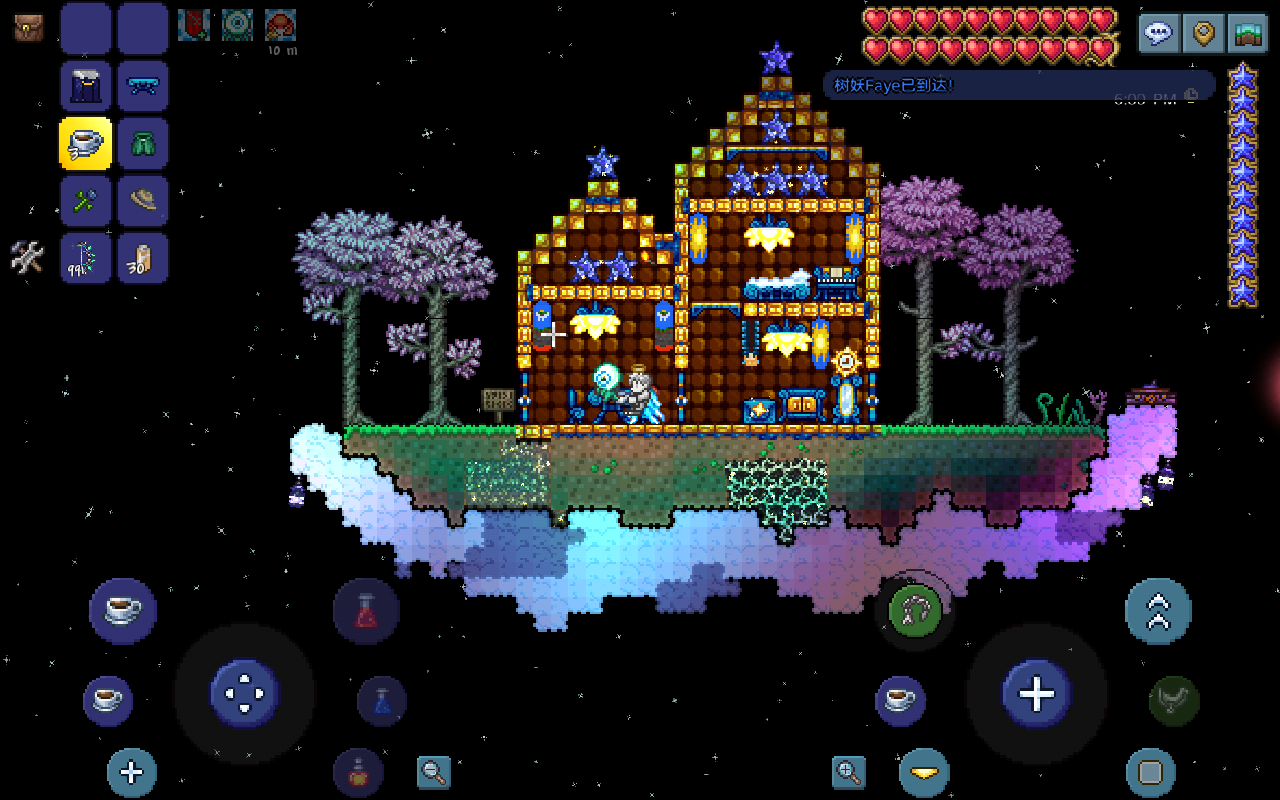Open the chat speech bubble

[1159, 33]
